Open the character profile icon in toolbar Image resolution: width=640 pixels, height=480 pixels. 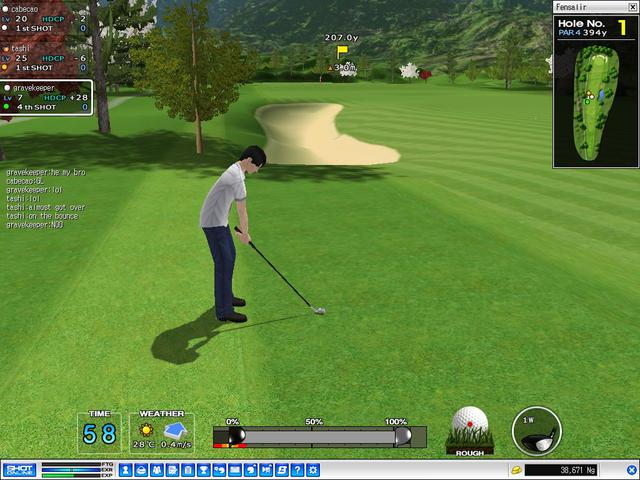tap(126, 470)
